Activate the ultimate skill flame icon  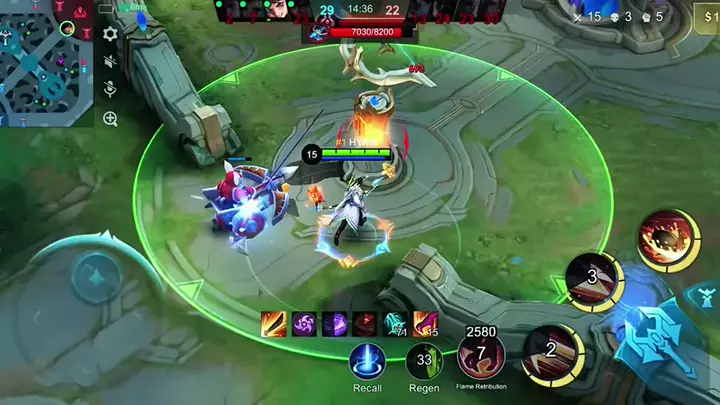[667, 239]
